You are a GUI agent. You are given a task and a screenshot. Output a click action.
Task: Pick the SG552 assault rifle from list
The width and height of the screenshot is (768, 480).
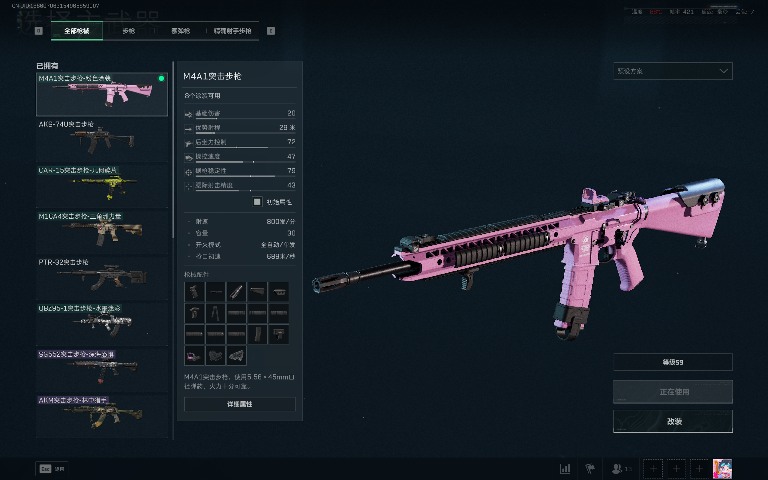[102, 369]
